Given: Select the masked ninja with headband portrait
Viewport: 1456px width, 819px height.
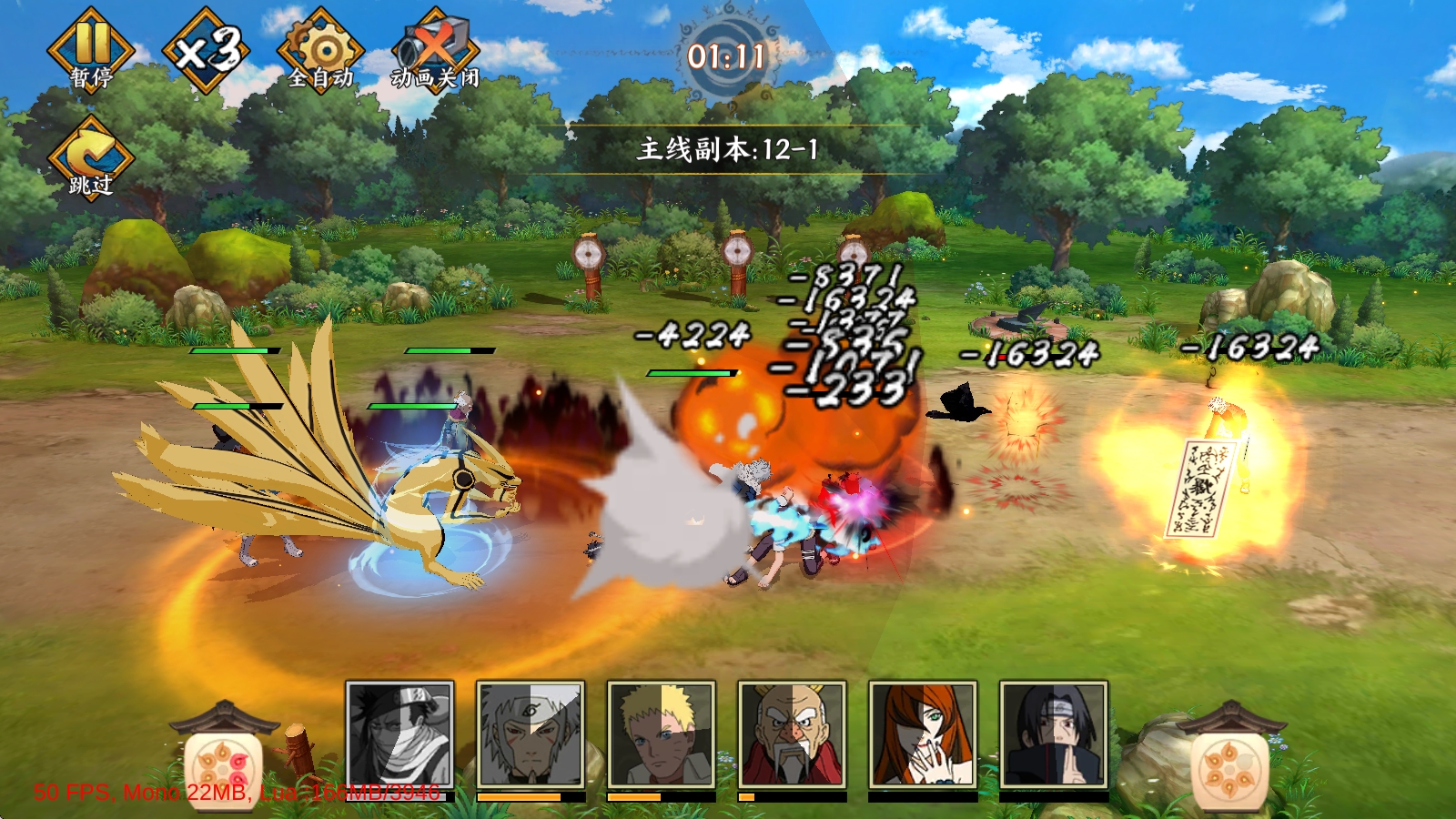Looking at the screenshot, I should tap(399, 734).
